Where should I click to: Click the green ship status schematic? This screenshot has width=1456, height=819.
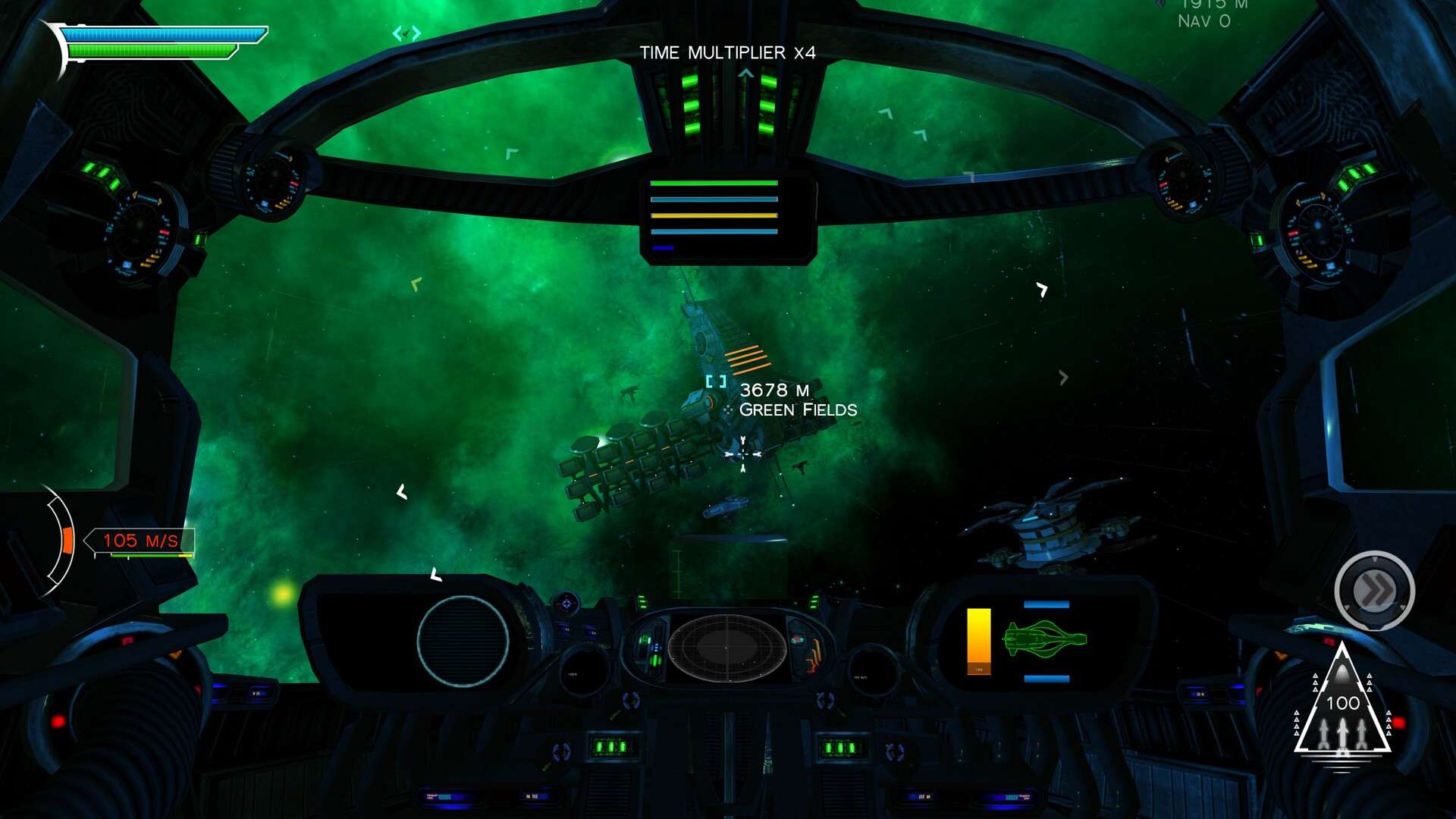point(1044,639)
